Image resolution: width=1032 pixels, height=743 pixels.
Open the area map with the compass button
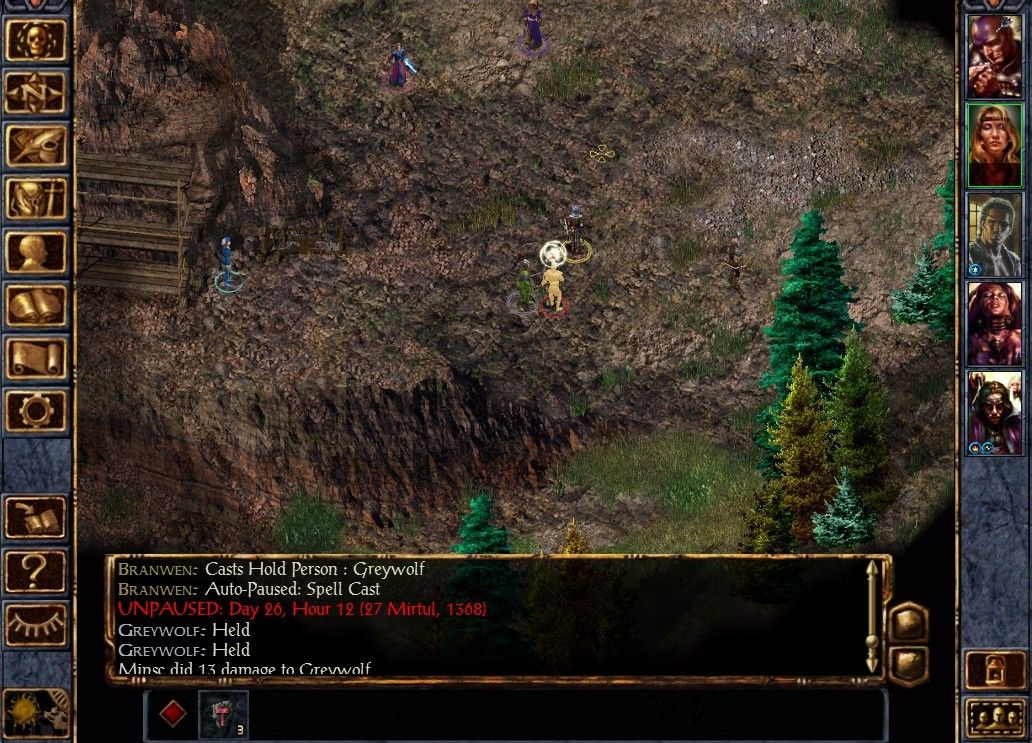pyautogui.click(x=36, y=93)
